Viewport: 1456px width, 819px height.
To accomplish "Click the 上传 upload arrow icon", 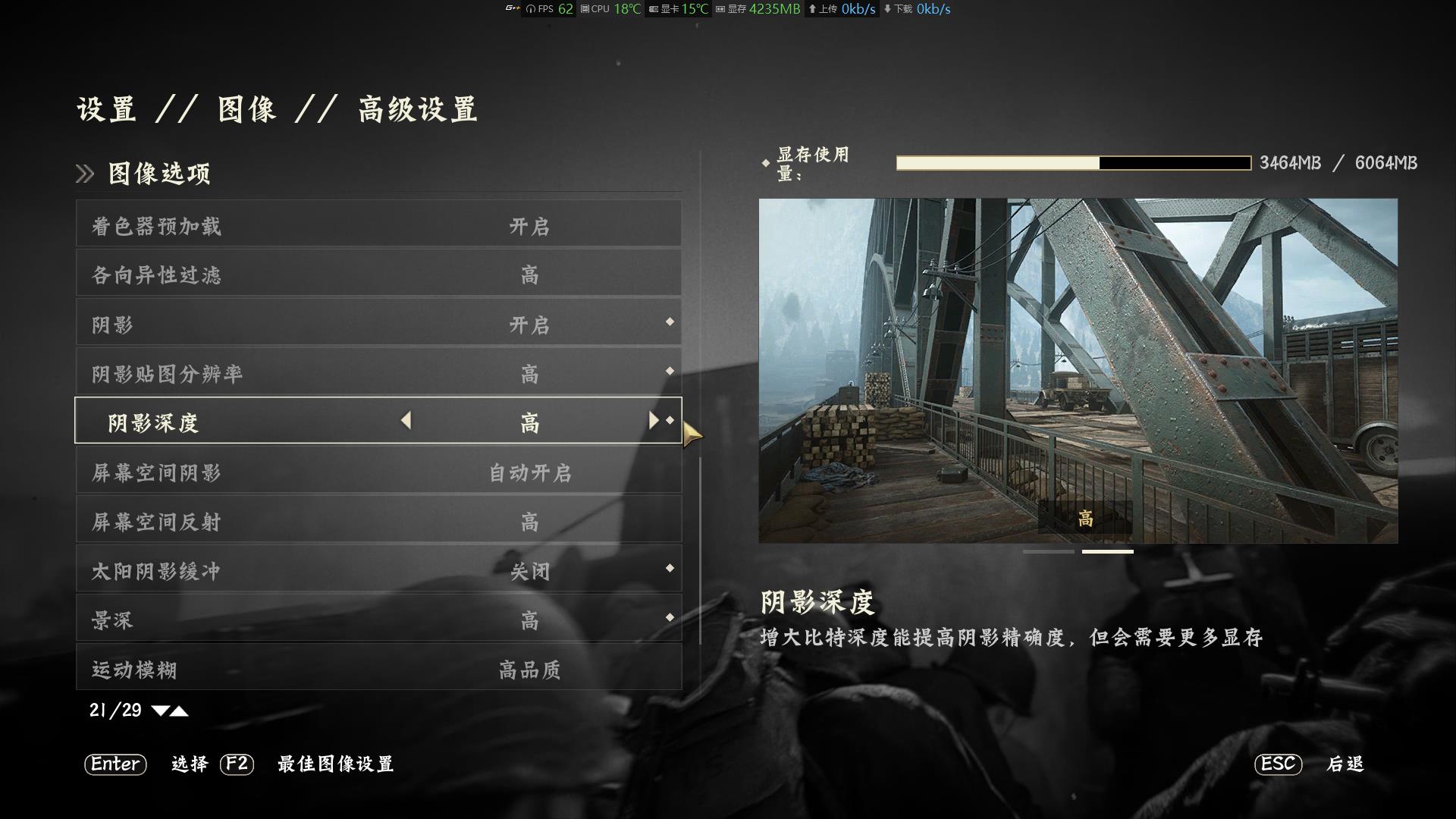I will 812,9.
